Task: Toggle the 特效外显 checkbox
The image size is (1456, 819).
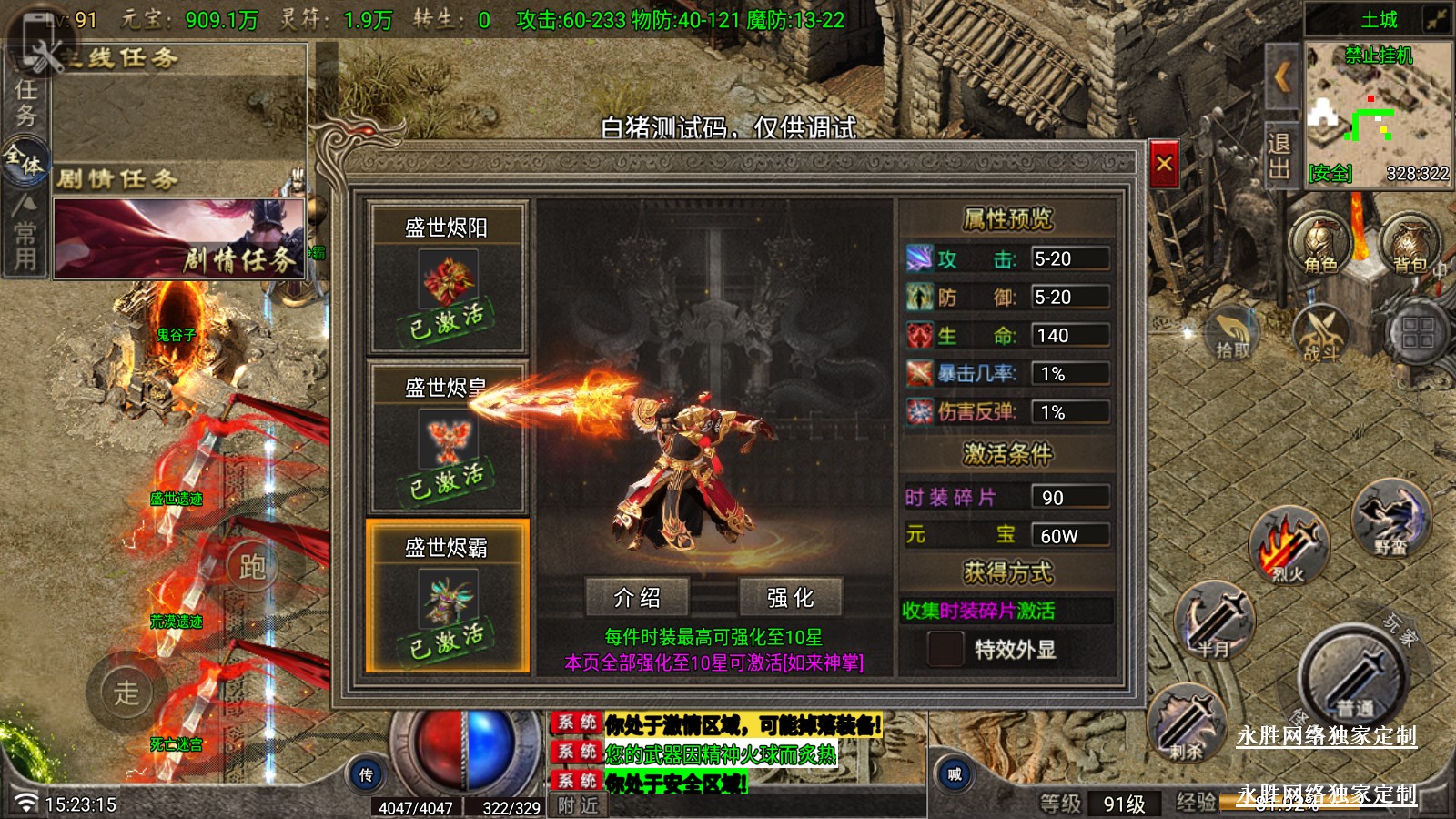Action: coord(945,649)
